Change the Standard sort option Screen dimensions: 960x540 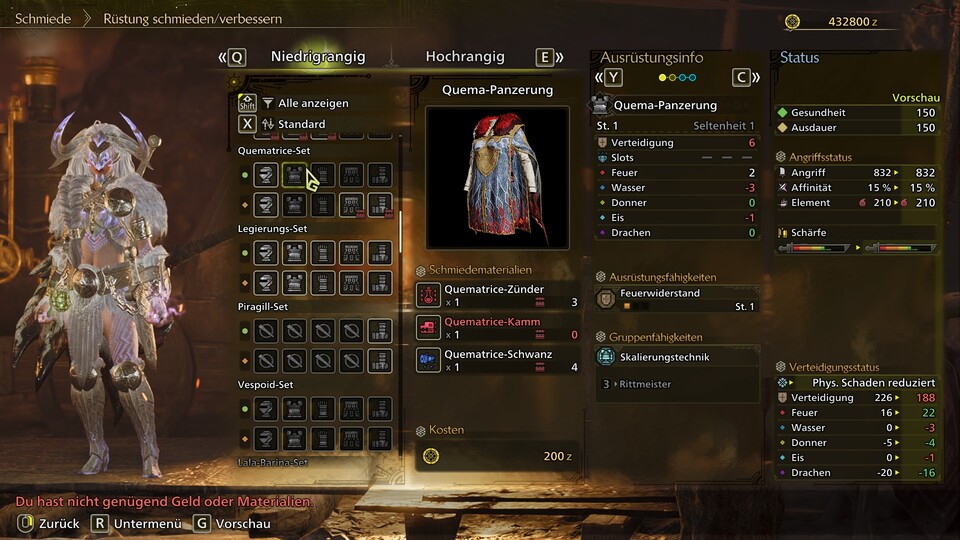point(300,124)
